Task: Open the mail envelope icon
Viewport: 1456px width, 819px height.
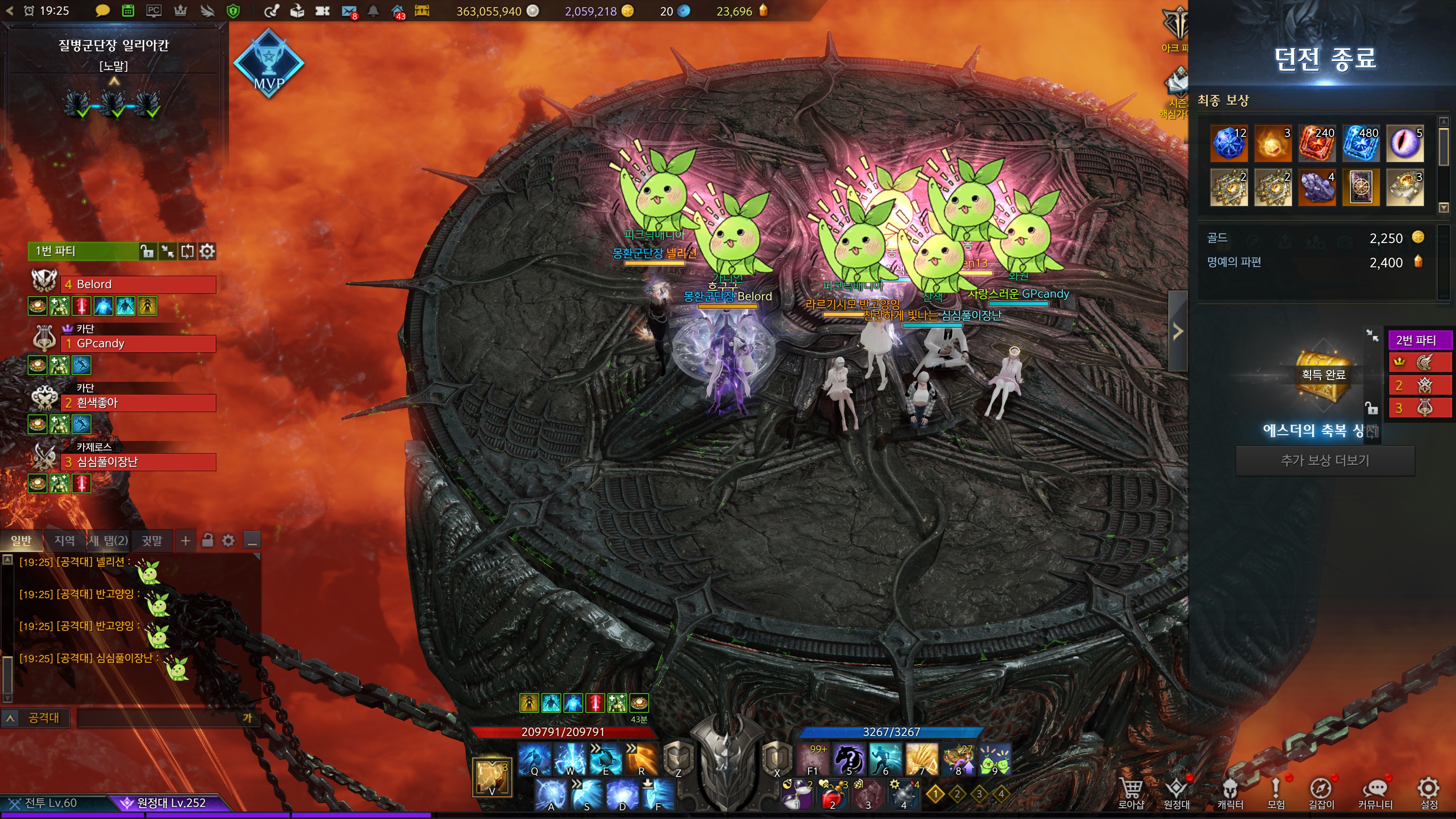Action: (349, 11)
